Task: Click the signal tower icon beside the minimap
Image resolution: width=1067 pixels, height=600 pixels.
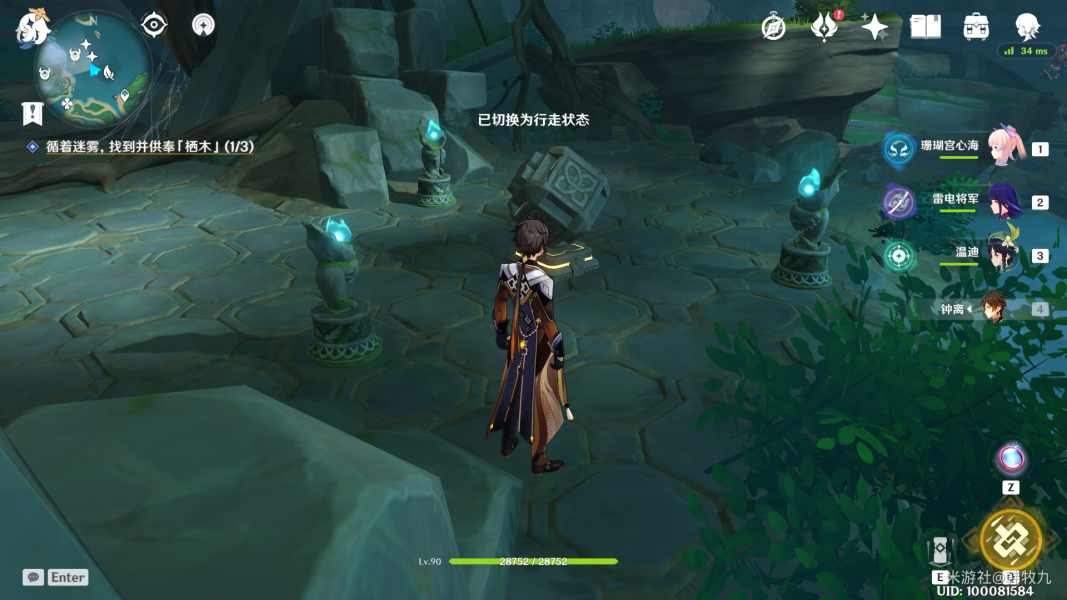Action: pos(204,24)
